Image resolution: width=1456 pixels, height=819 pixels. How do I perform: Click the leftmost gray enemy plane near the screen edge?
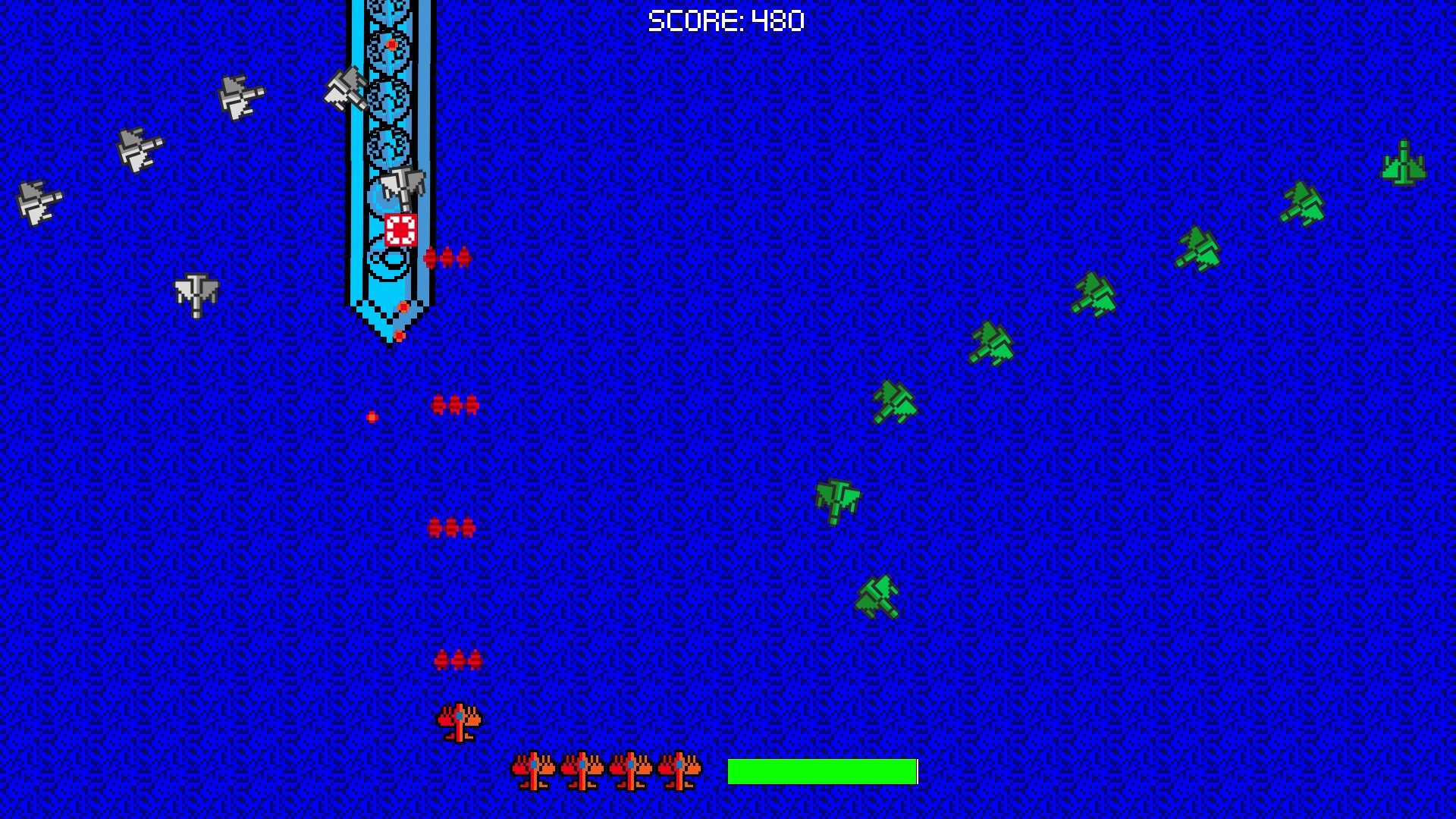point(36,201)
